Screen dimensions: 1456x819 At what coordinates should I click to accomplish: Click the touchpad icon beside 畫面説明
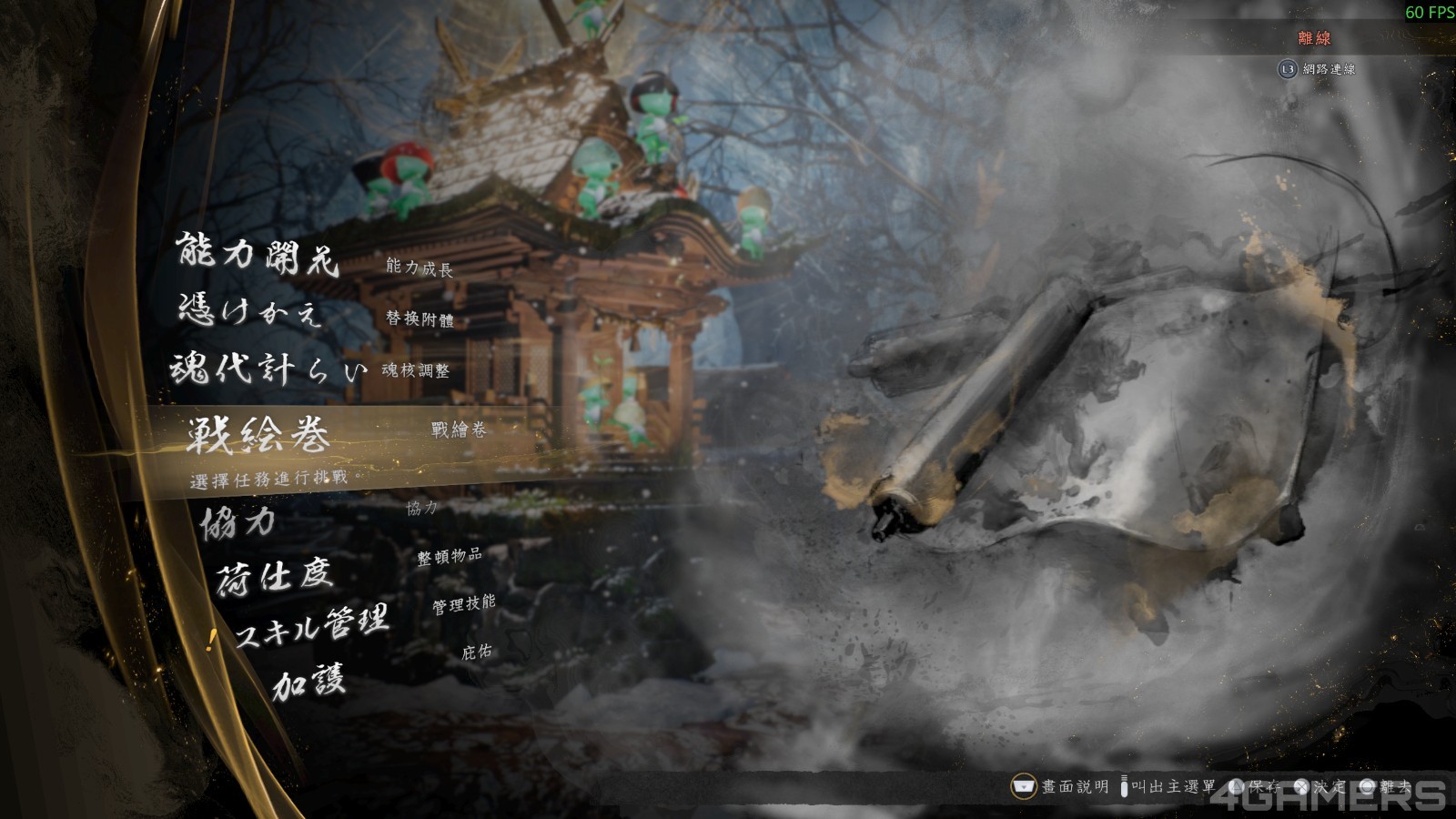[1023, 784]
